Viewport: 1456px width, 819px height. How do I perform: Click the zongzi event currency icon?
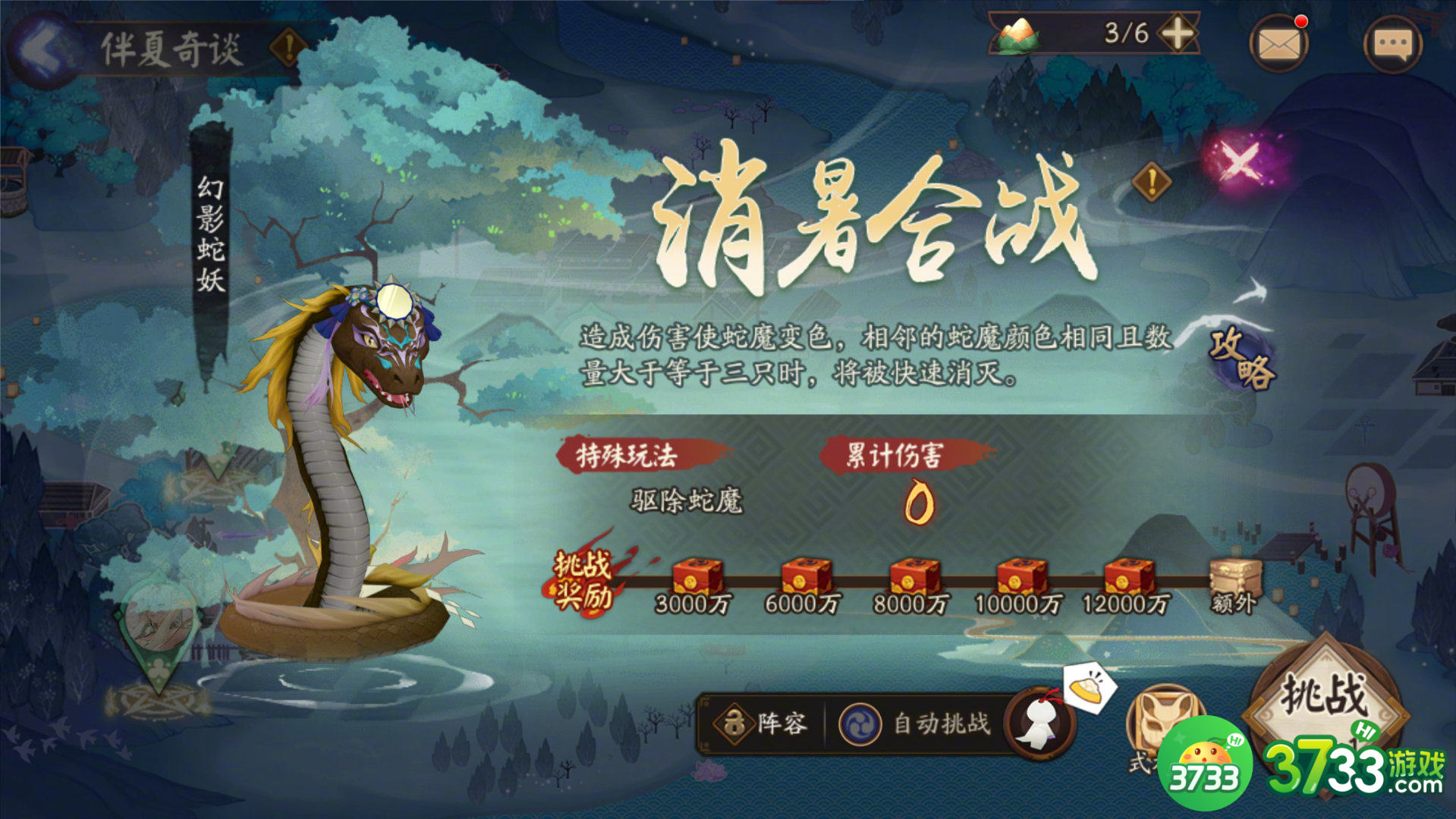tap(1017, 34)
